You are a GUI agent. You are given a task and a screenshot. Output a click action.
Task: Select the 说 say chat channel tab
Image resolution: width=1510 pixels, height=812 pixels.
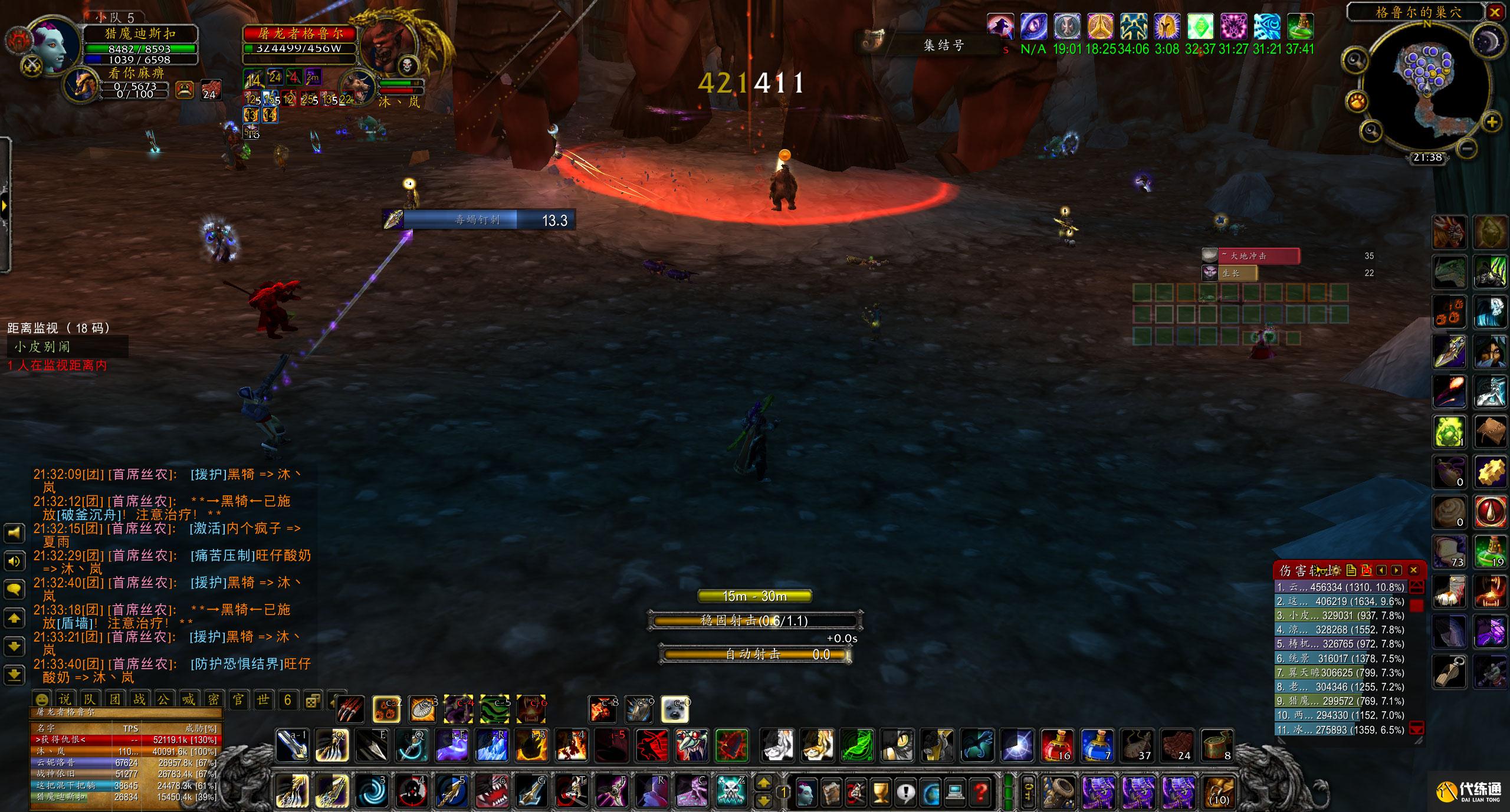click(65, 699)
